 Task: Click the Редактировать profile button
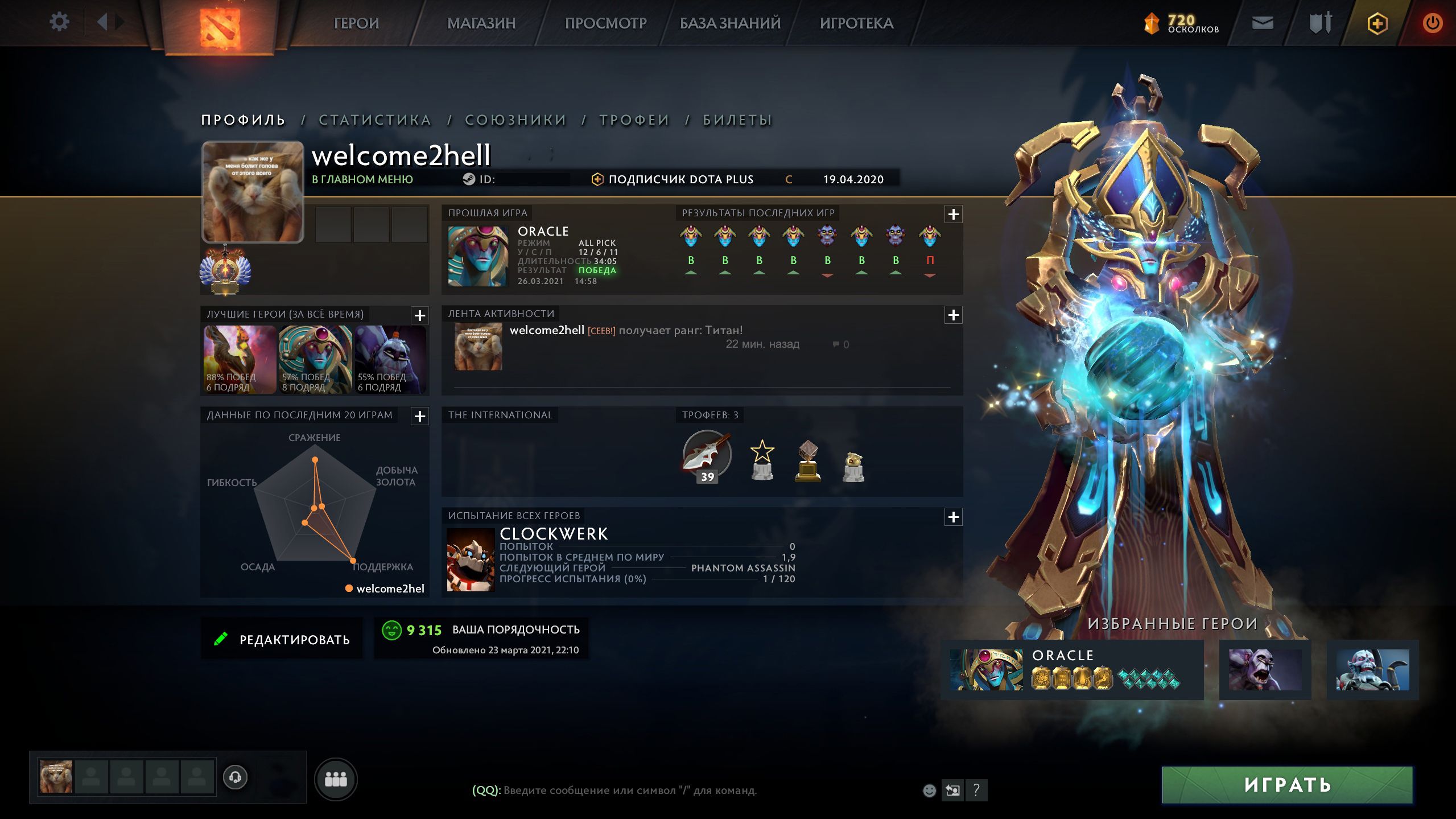coord(282,639)
